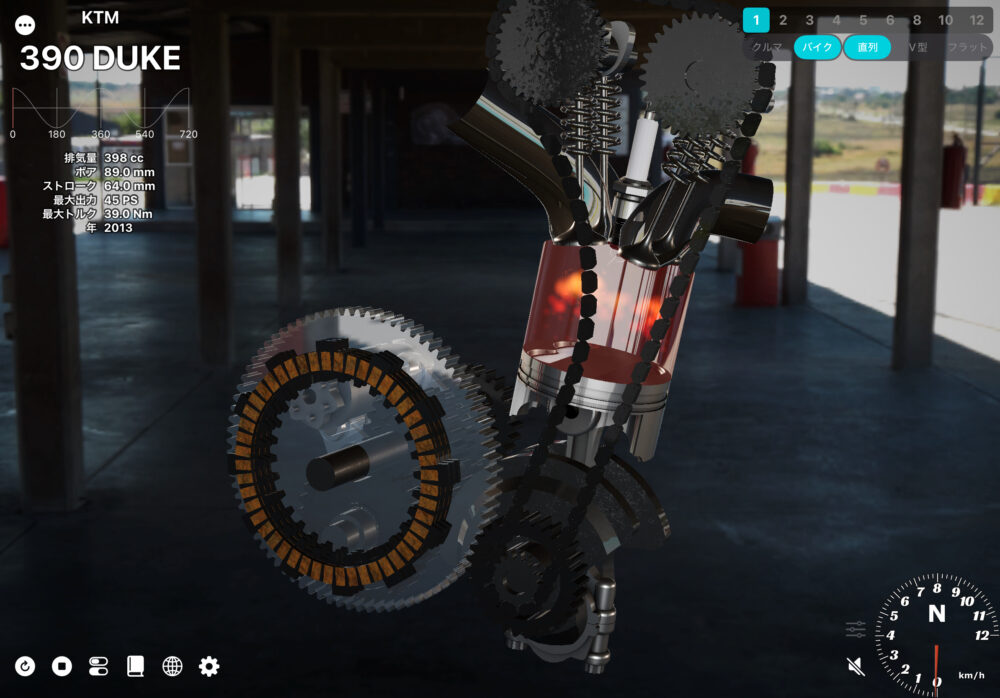Open the sliders adjustment icon

click(855, 629)
